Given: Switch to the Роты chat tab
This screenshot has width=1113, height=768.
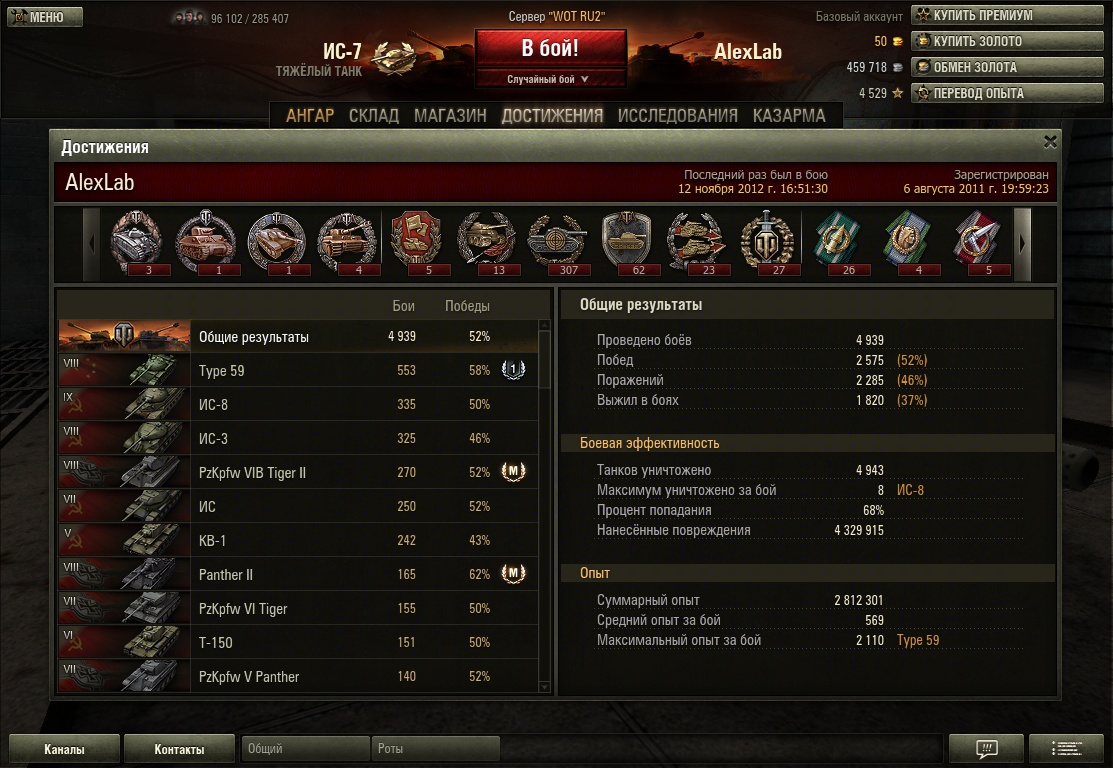Looking at the screenshot, I should (434, 749).
